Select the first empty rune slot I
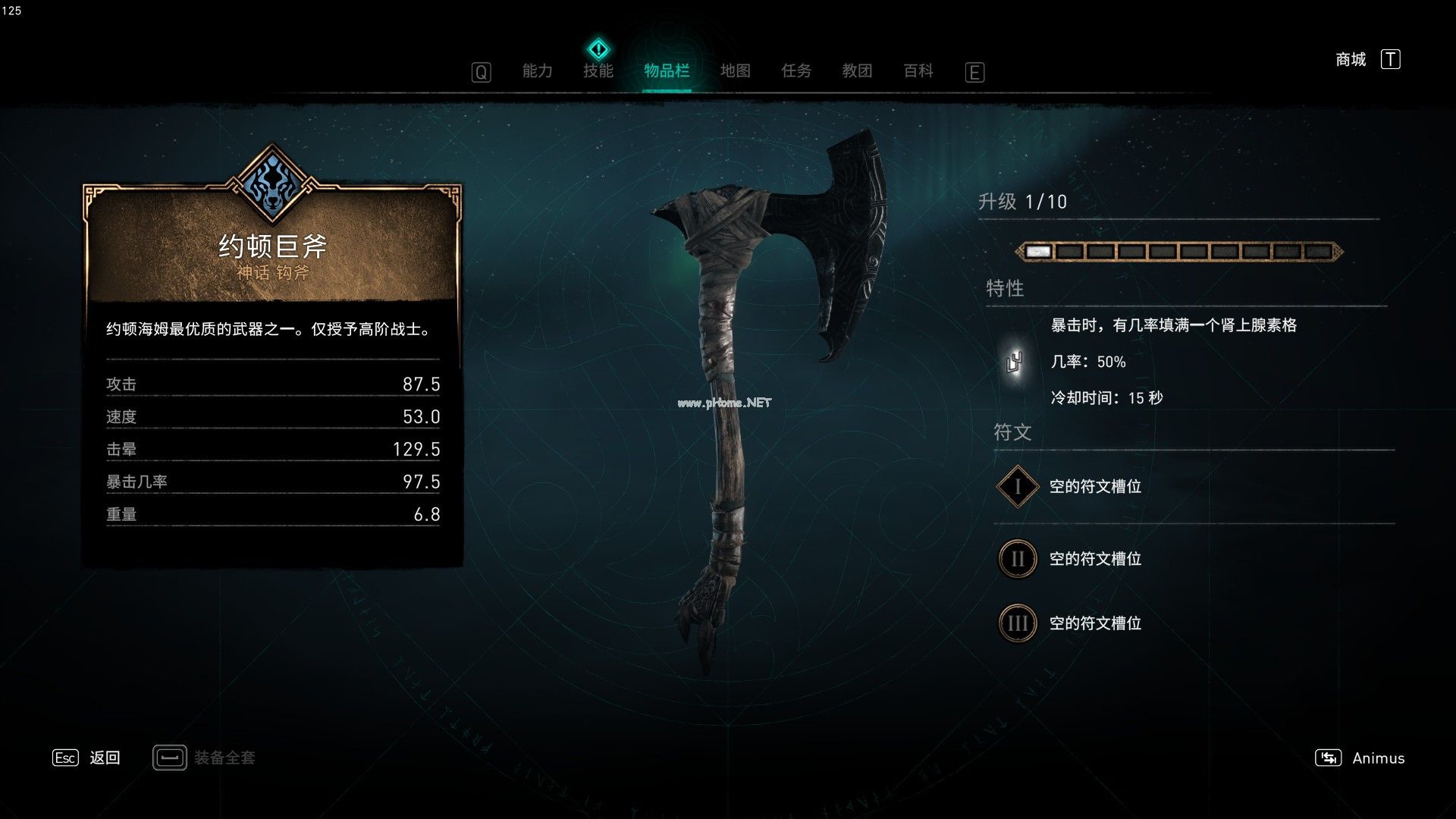 tap(1017, 487)
